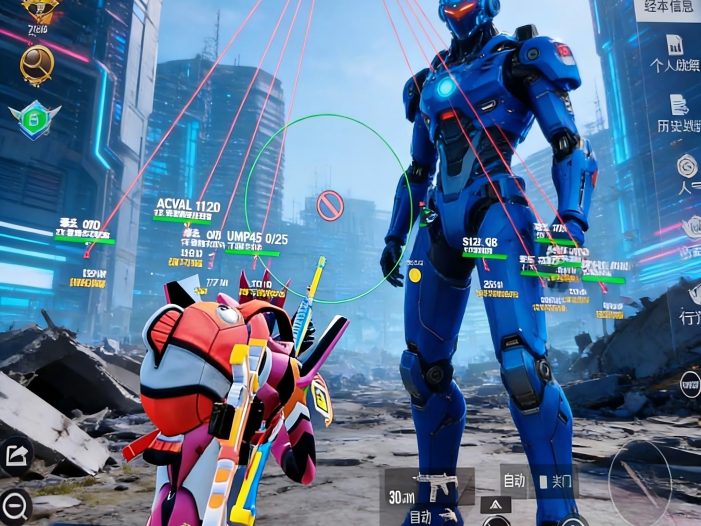Click the zoom-out magnifier icon
Viewport: 701px width, 526px height.
tap(15, 505)
